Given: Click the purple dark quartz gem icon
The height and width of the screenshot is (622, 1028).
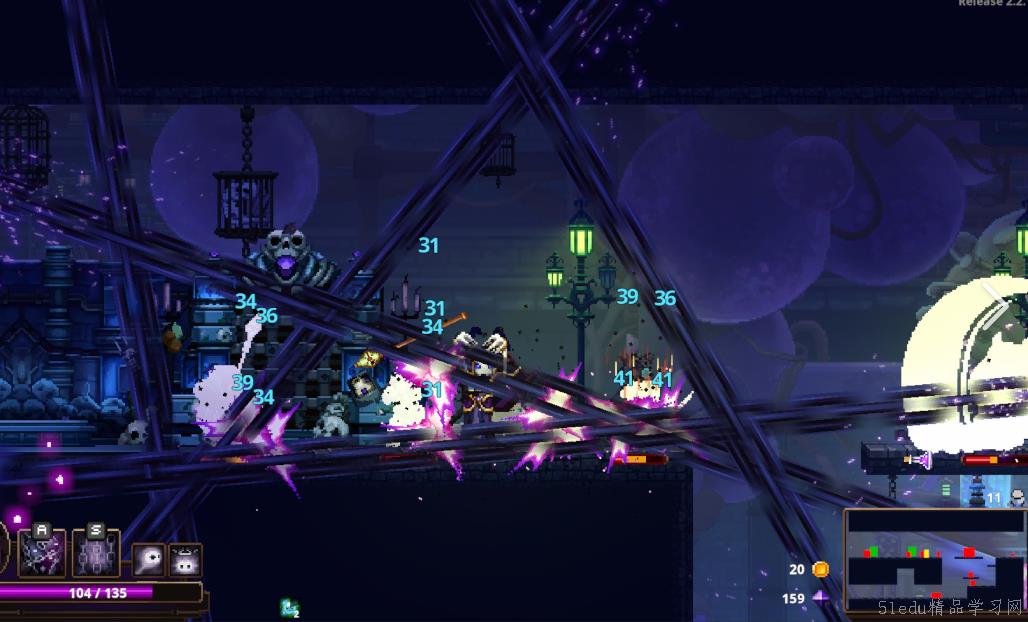Looking at the screenshot, I should pos(821,598).
